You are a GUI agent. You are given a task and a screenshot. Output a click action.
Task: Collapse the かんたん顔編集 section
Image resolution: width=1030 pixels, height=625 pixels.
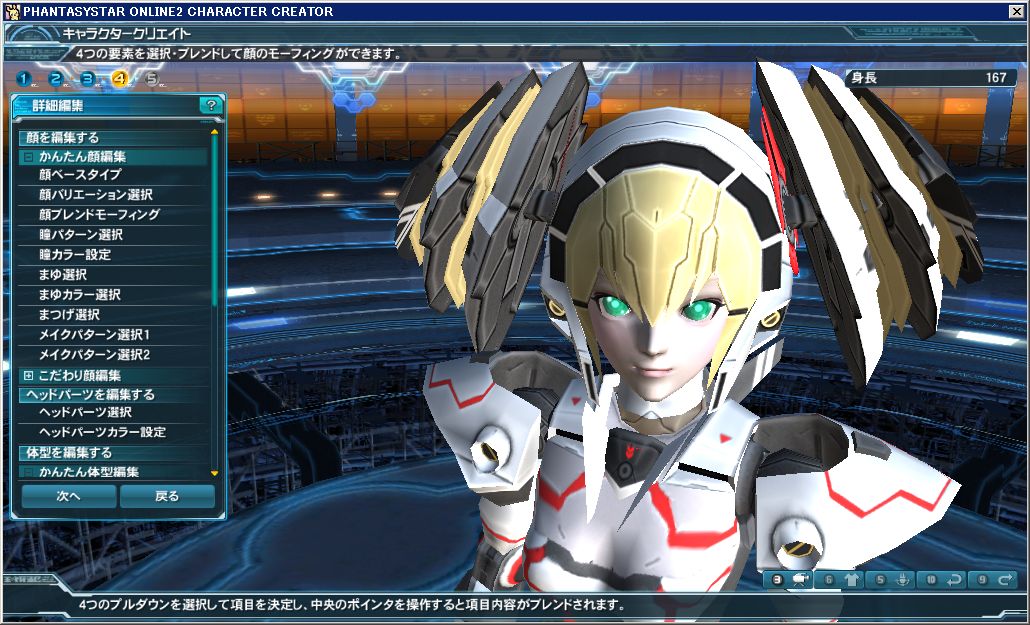pos(28,157)
